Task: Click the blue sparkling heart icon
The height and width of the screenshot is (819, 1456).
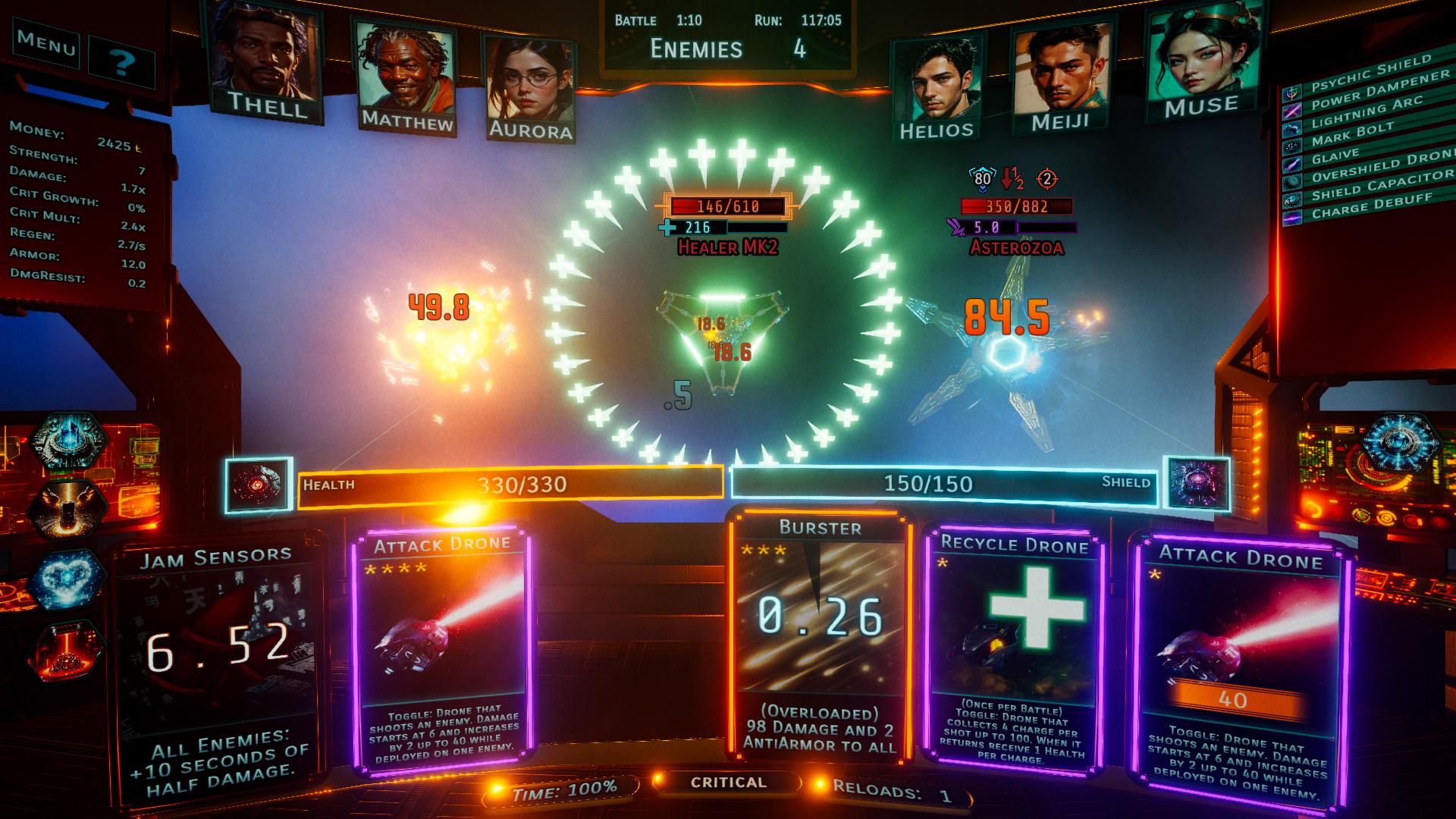Action: (67, 579)
